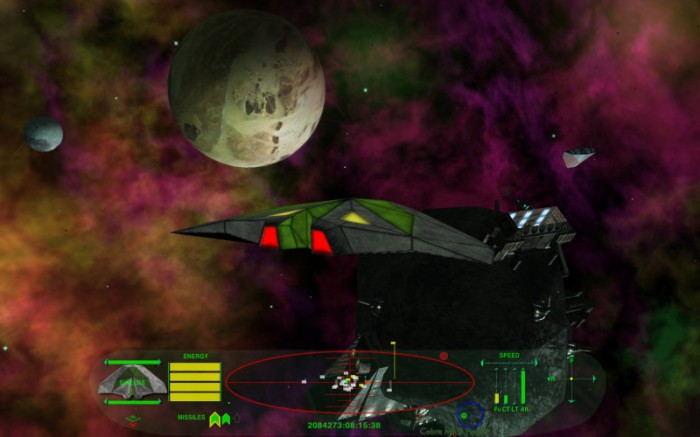The image size is (700, 437).
Task: Click the blue circular target indicator
Action: click(468, 414)
